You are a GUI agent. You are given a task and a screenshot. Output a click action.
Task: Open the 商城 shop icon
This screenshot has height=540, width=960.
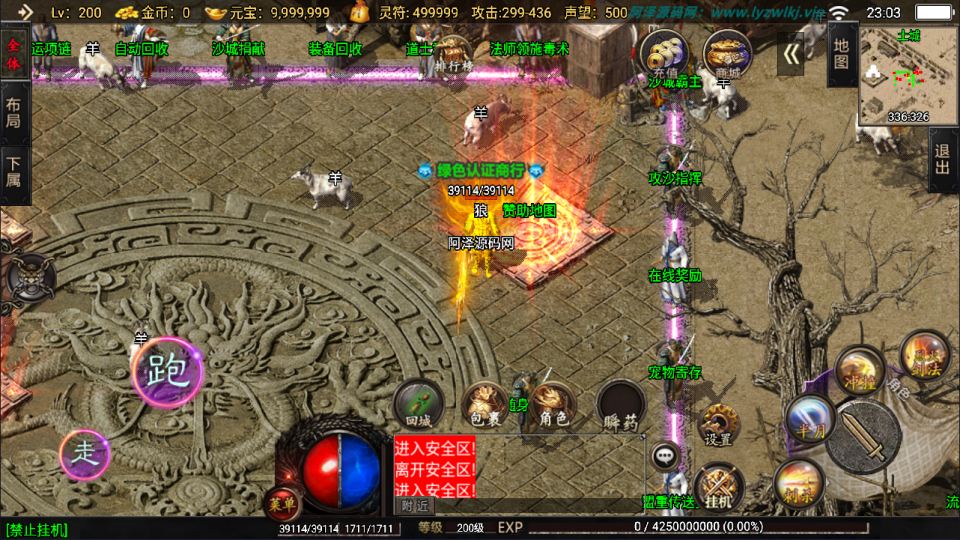click(728, 52)
